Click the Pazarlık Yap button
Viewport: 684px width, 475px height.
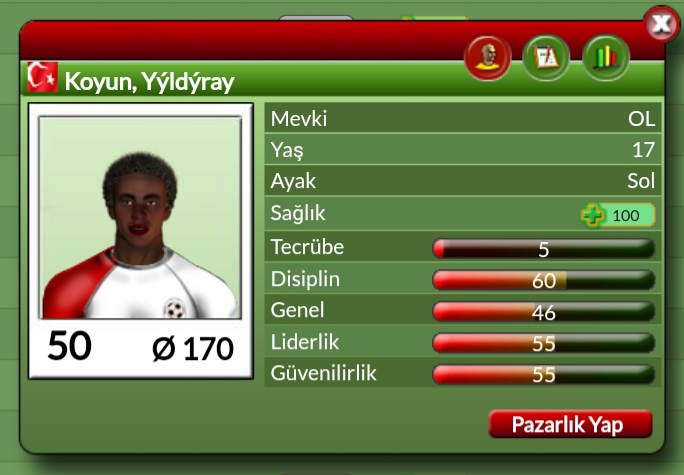click(570, 424)
